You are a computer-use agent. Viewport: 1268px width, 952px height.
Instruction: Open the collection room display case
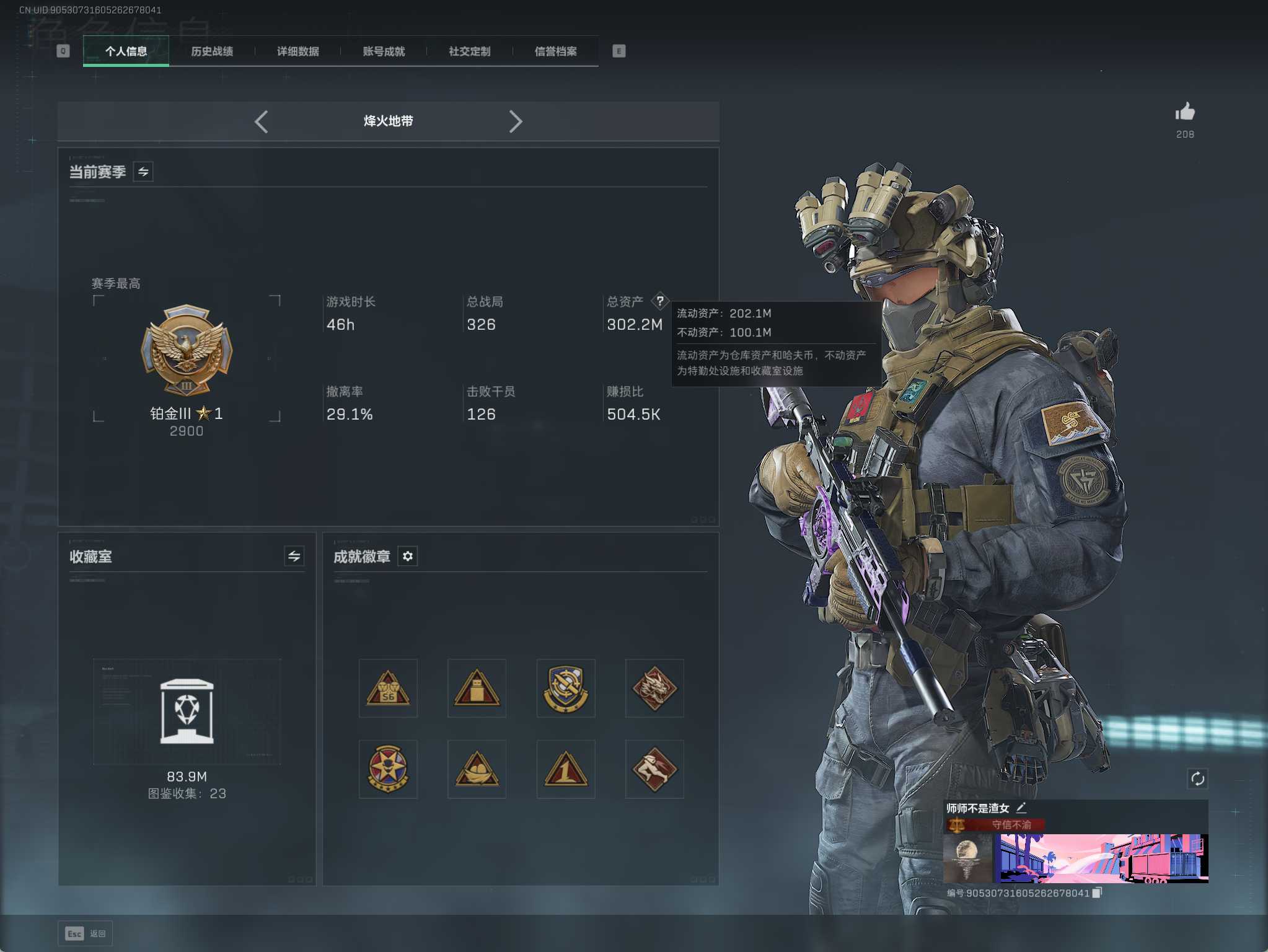187,711
